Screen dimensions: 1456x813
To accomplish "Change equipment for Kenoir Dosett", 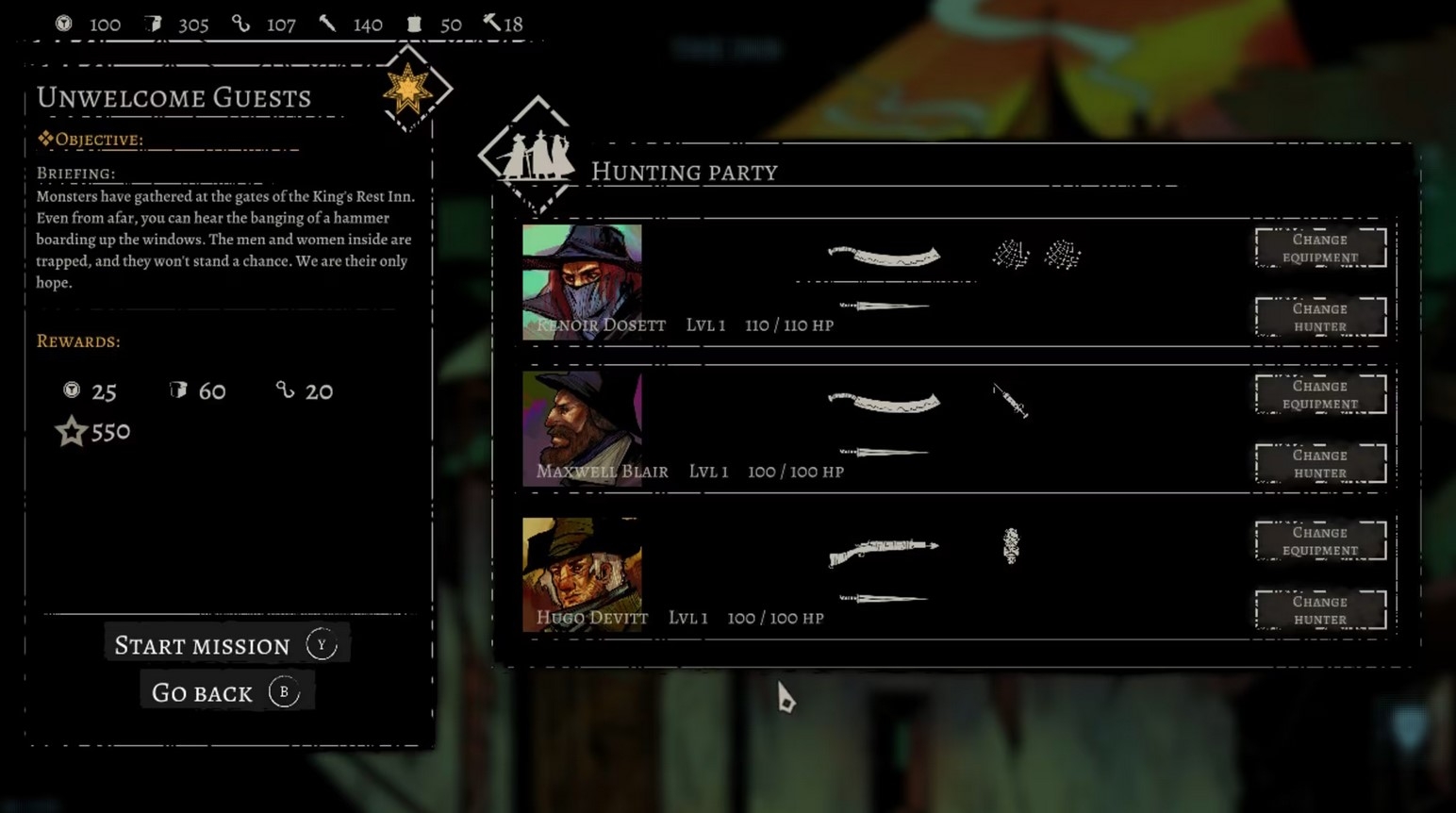I will coord(1320,248).
